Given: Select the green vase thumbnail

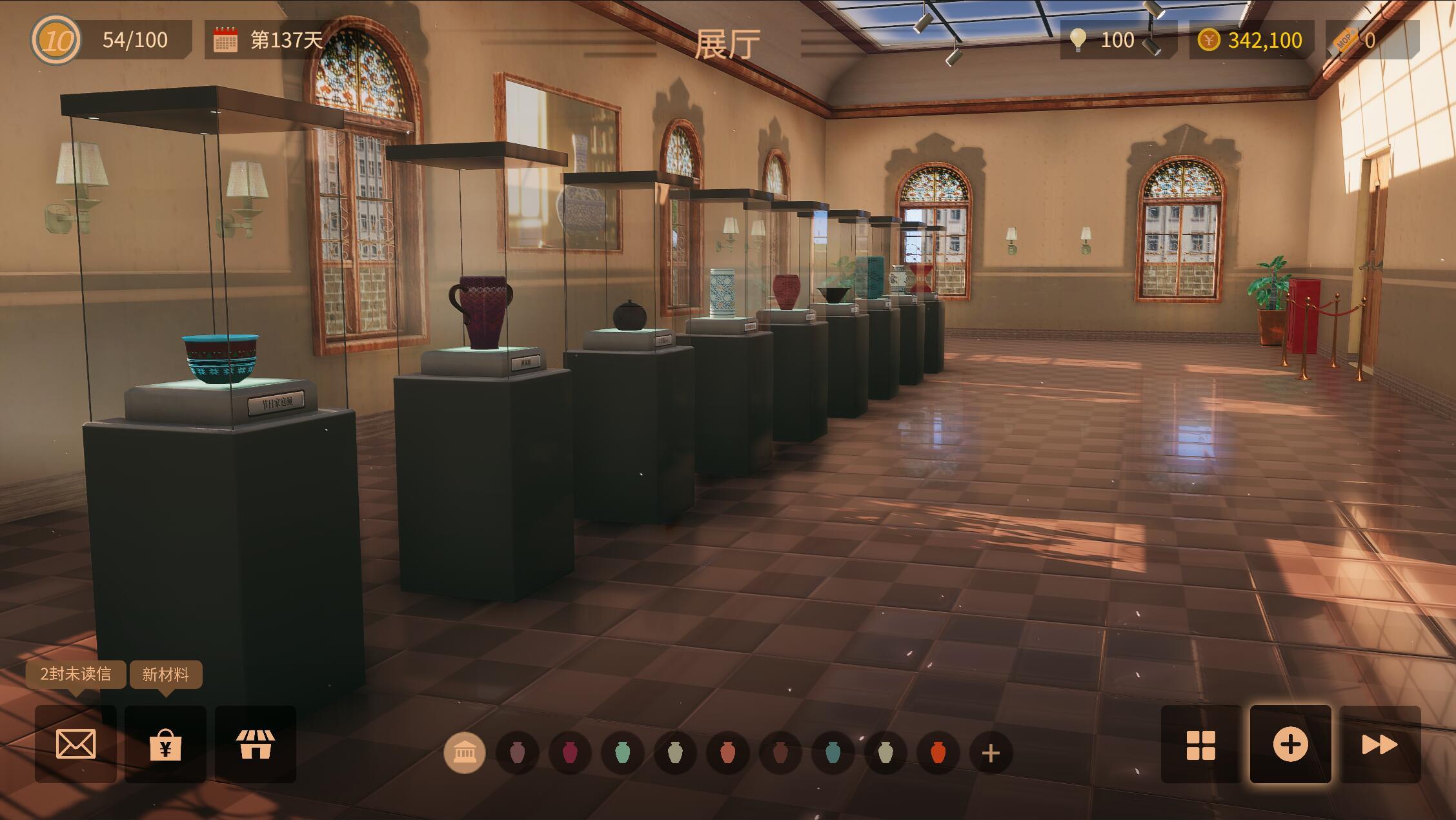Looking at the screenshot, I should (x=622, y=752).
